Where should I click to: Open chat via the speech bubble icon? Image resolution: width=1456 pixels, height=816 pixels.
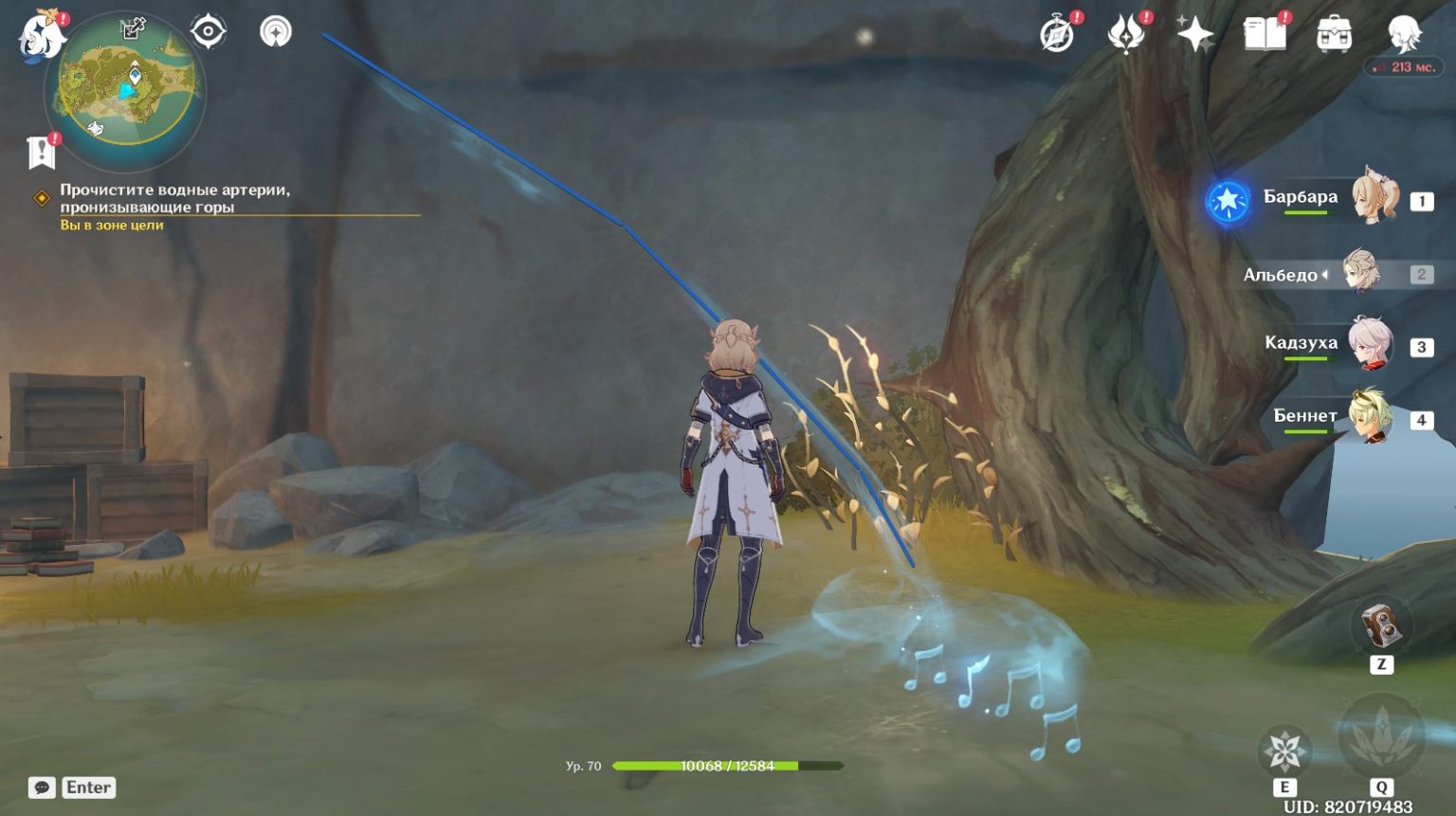point(40,787)
